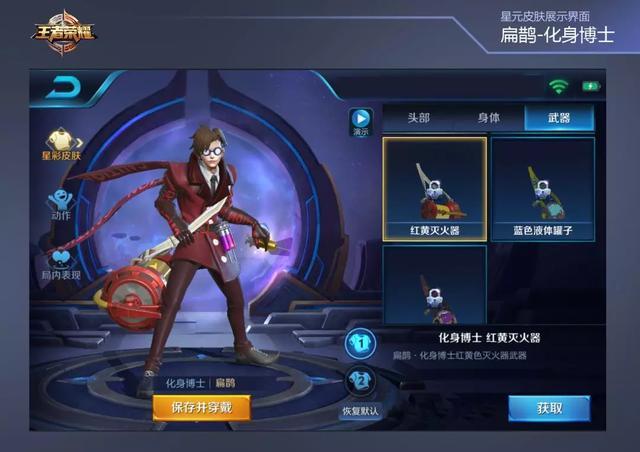Restore defaults with 恢复默认
The width and height of the screenshot is (640, 452).
(360, 411)
